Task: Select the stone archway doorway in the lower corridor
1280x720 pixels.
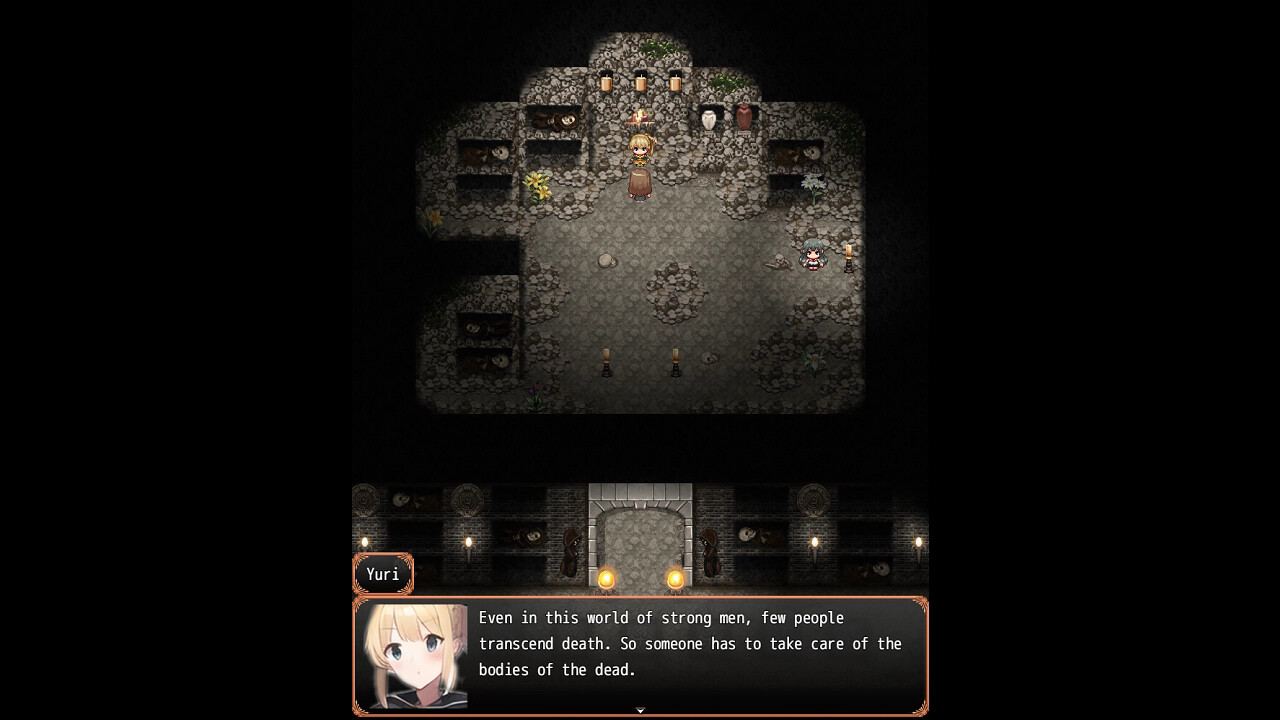Action: pyautogui.click(x=640, y=538)
